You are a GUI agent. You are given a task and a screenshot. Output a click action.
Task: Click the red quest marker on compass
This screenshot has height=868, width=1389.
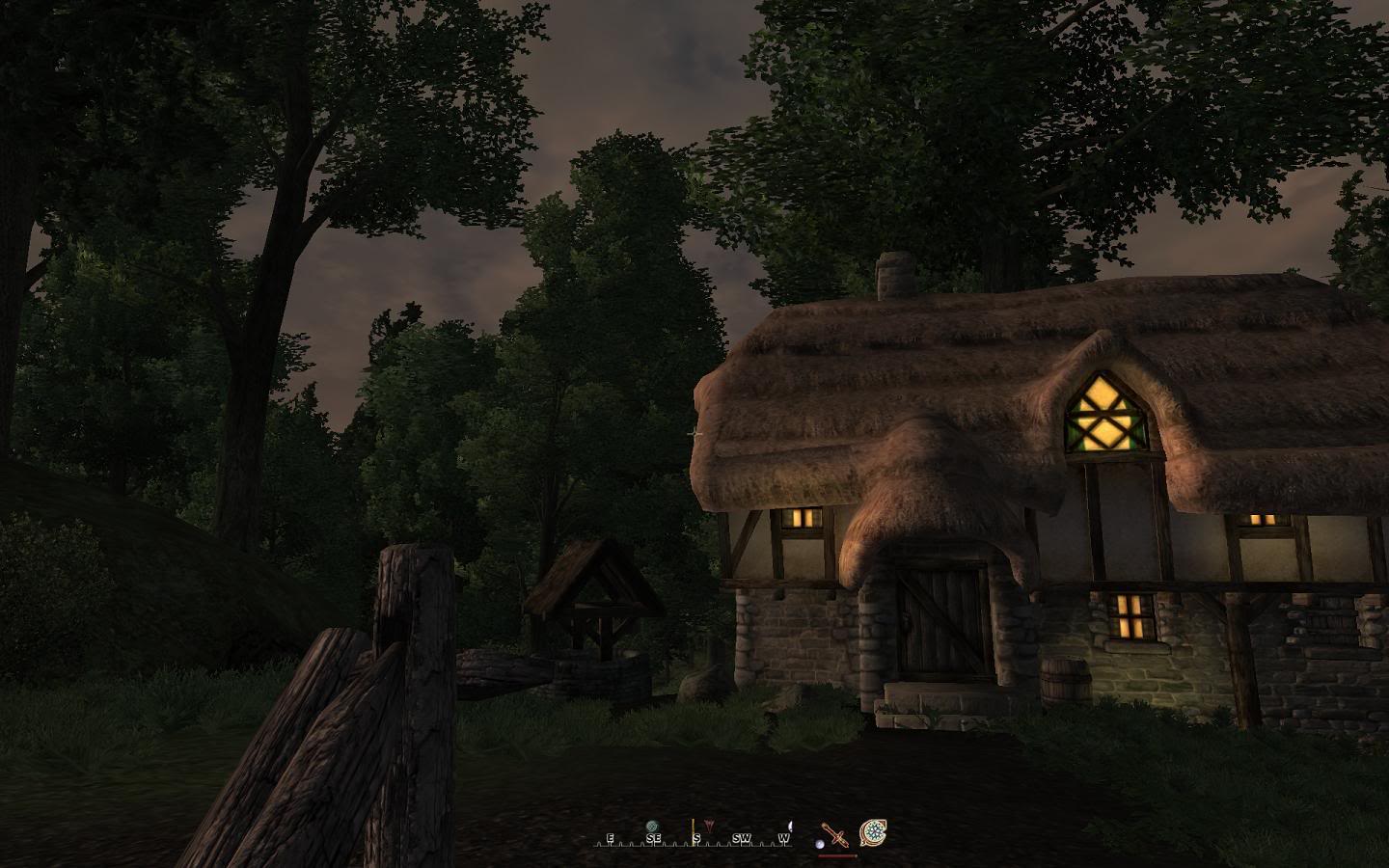pos(710,826)
